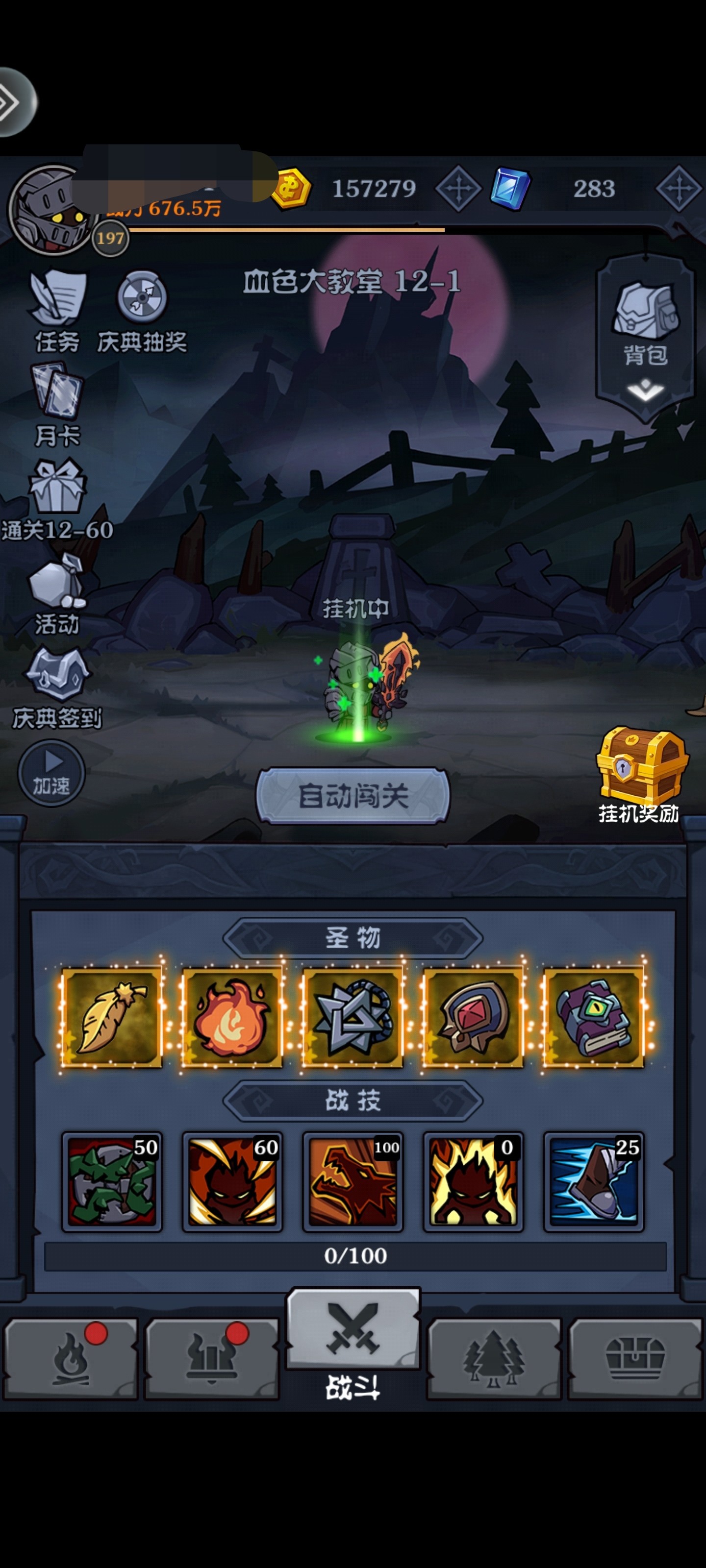
Task: Open 庆典签到 sign-in rewards
Action: click(x=58, y=679)
